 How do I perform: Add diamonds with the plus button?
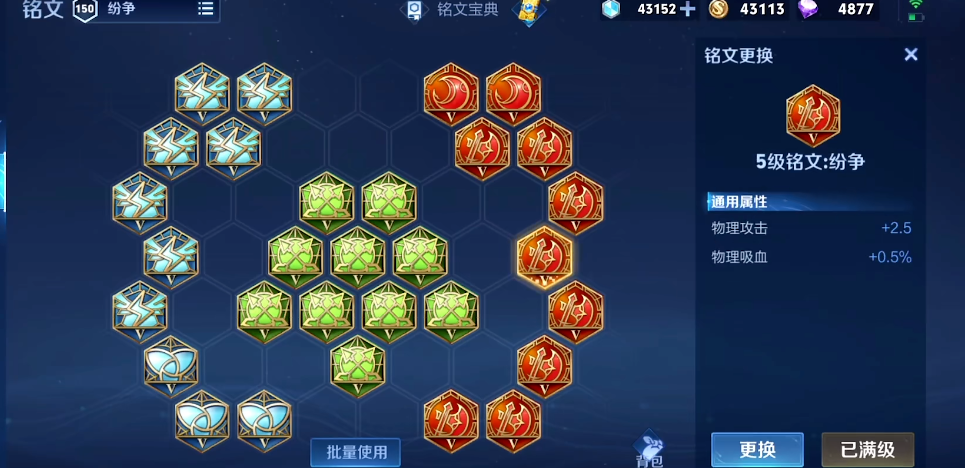click(687, 9)
